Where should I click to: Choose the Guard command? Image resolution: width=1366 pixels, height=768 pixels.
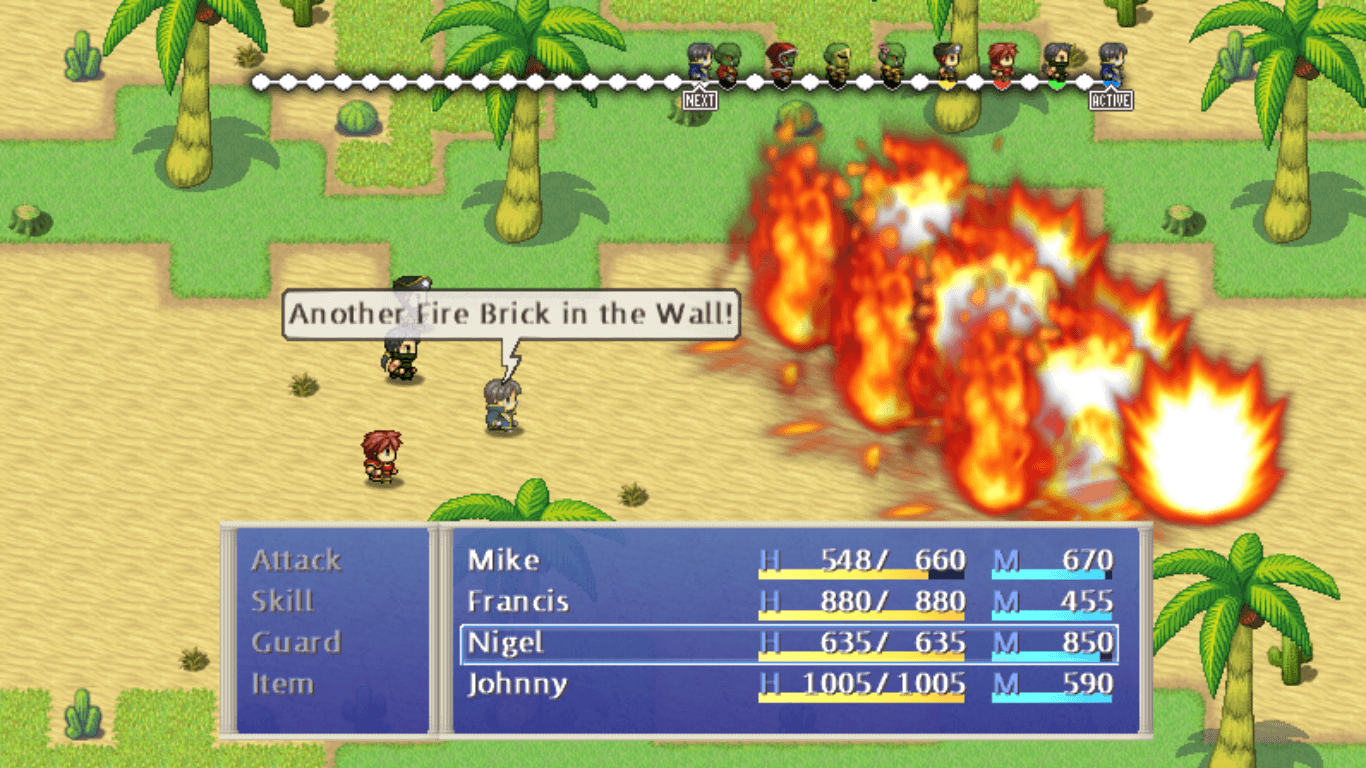(299, 642)
